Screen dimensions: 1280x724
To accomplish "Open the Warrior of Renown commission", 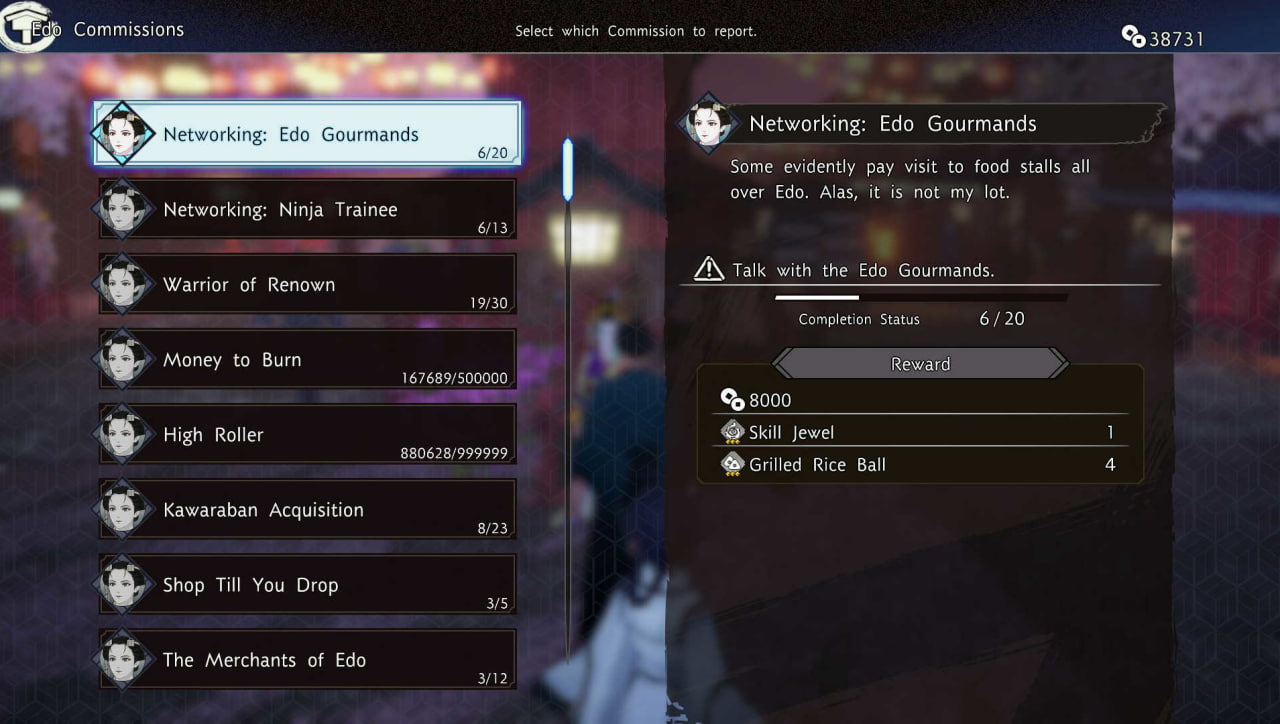I will click(x=308, y=284).
